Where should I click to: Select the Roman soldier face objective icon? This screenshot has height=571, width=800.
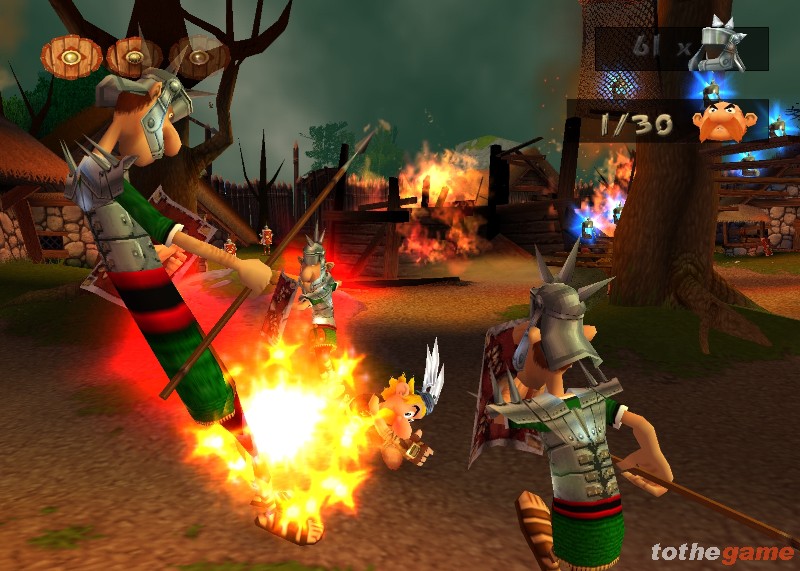pos(718,121)
